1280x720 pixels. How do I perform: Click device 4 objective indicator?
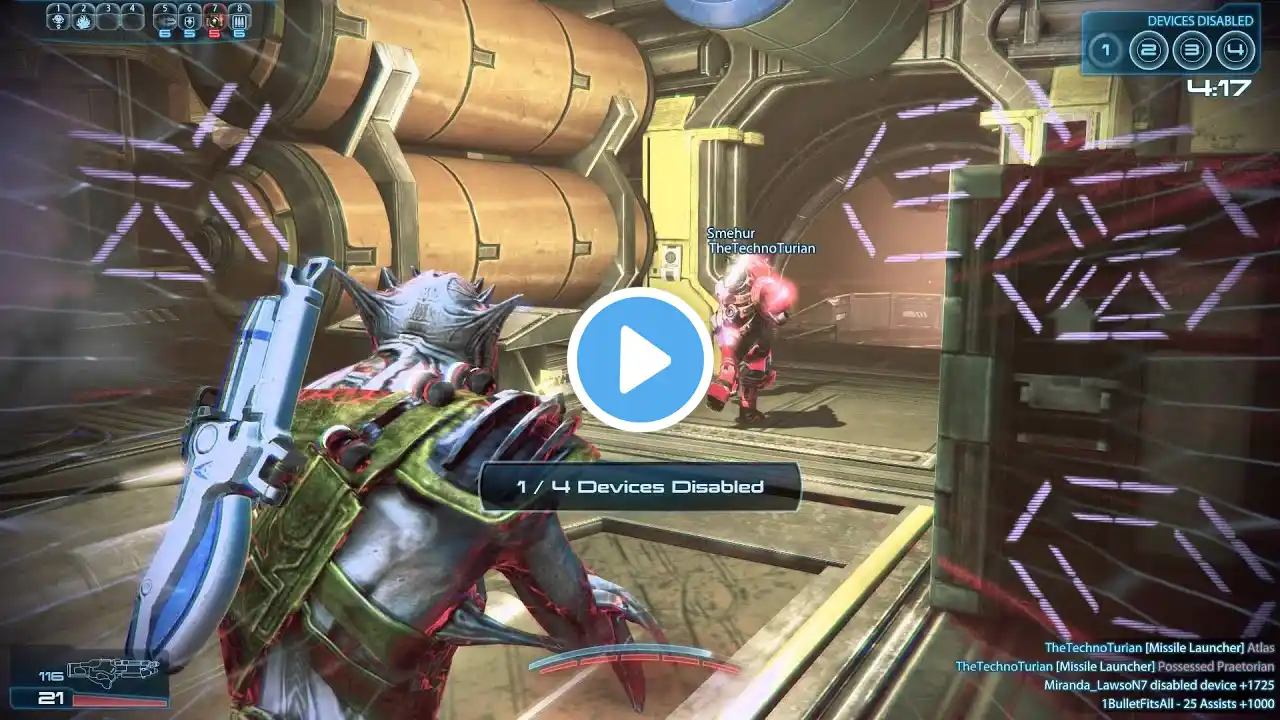(1236, 48)
